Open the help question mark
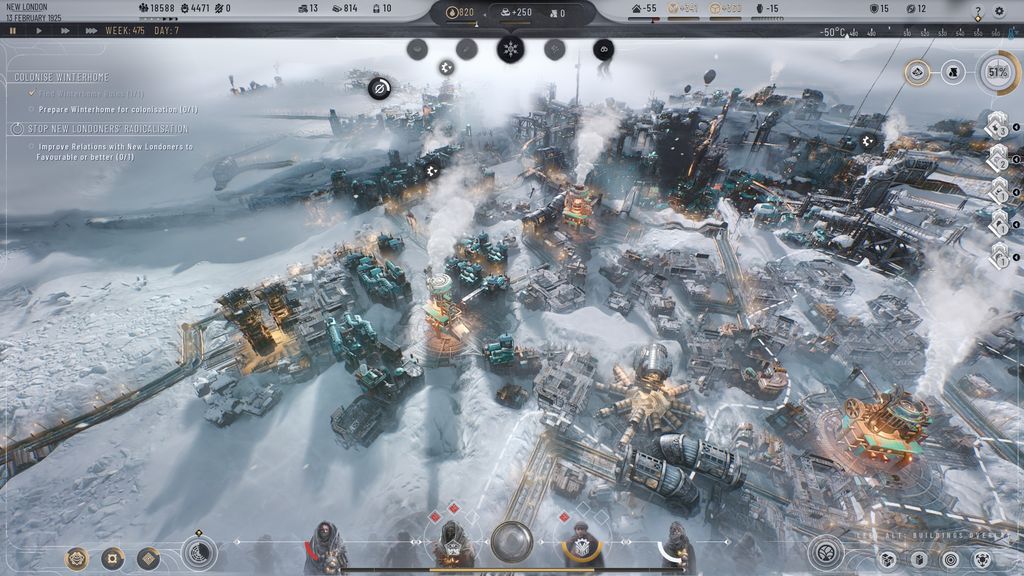 [978, 12]
